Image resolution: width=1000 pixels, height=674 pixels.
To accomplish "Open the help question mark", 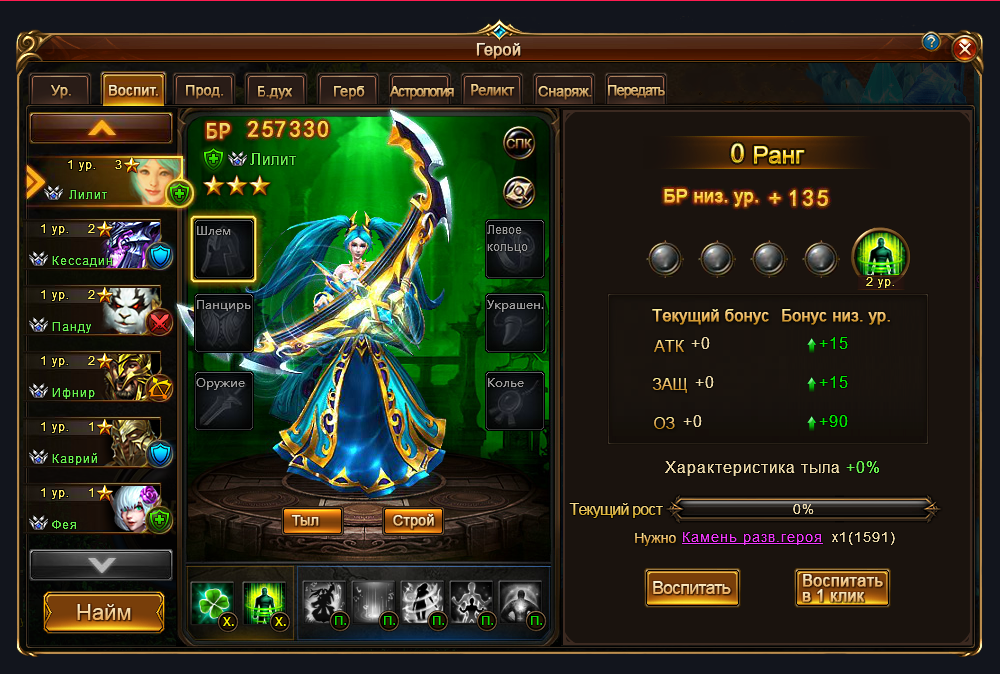I will point(931,42).
